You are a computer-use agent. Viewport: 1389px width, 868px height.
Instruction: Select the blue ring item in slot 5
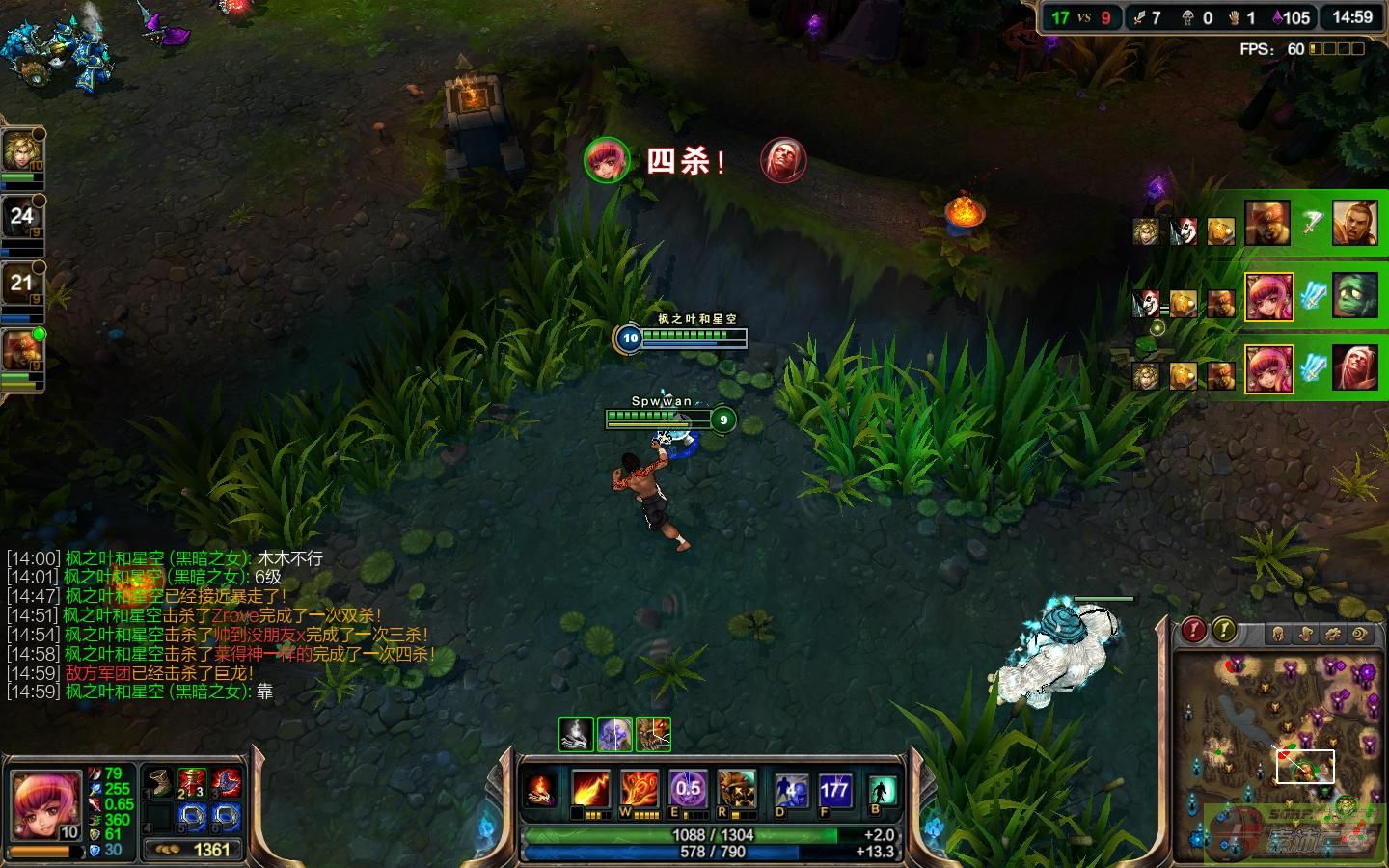(x=192, y=818)
